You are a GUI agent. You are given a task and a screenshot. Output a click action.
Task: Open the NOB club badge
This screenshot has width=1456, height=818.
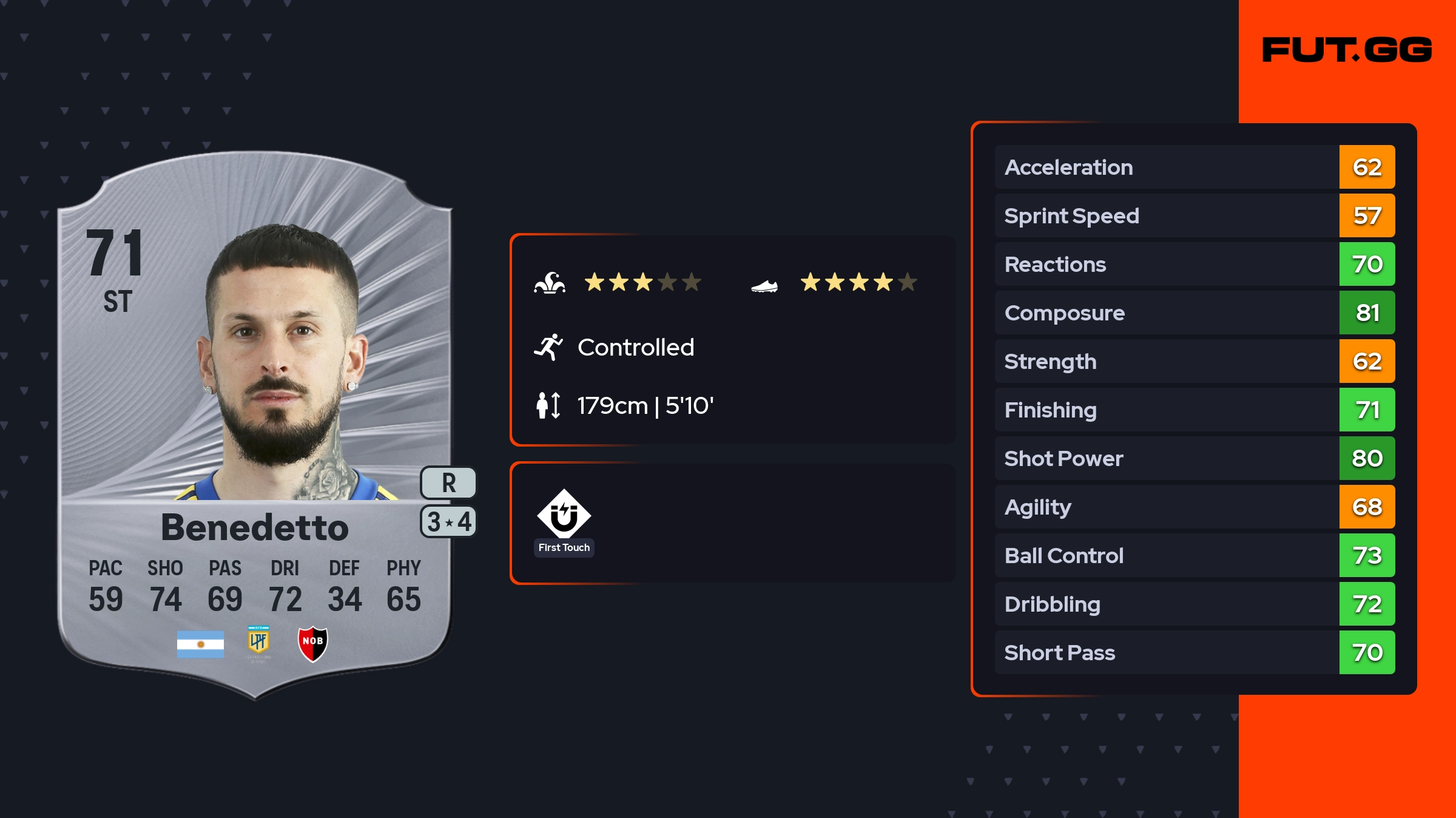coord(312,643)
